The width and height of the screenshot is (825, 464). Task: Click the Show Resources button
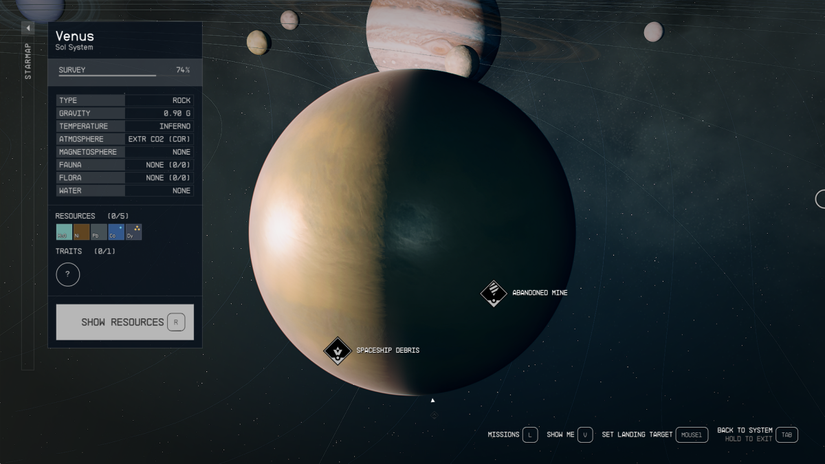[x=124, y=322]
